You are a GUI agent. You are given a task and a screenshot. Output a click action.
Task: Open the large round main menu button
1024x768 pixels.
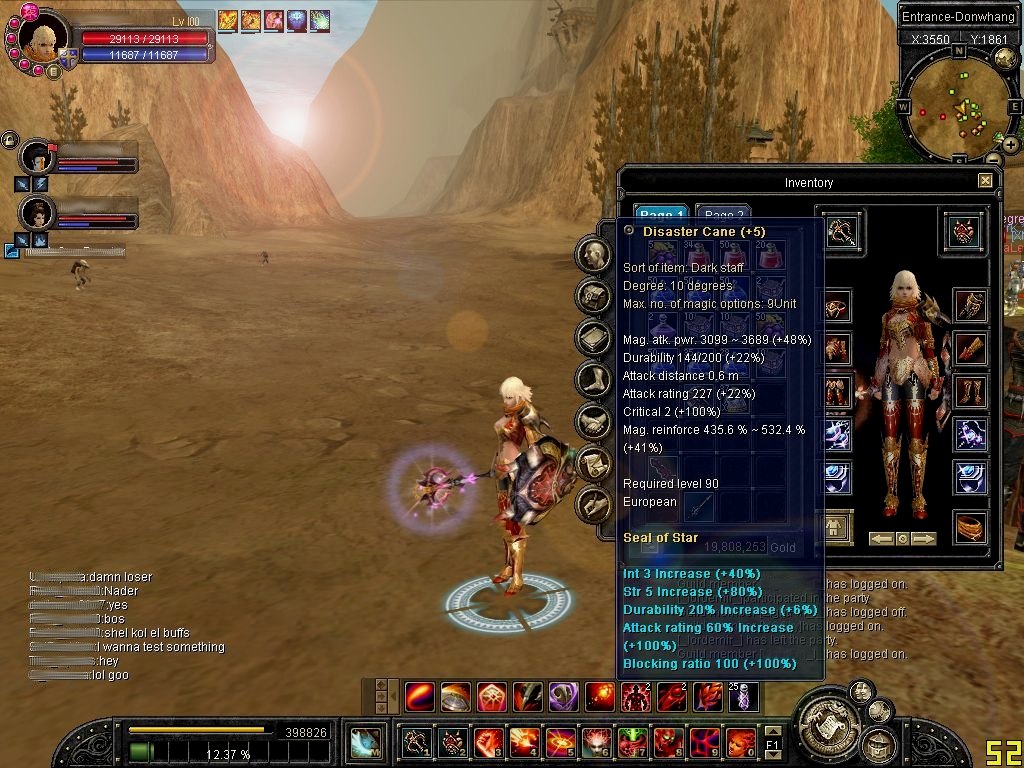coord(828,723)
